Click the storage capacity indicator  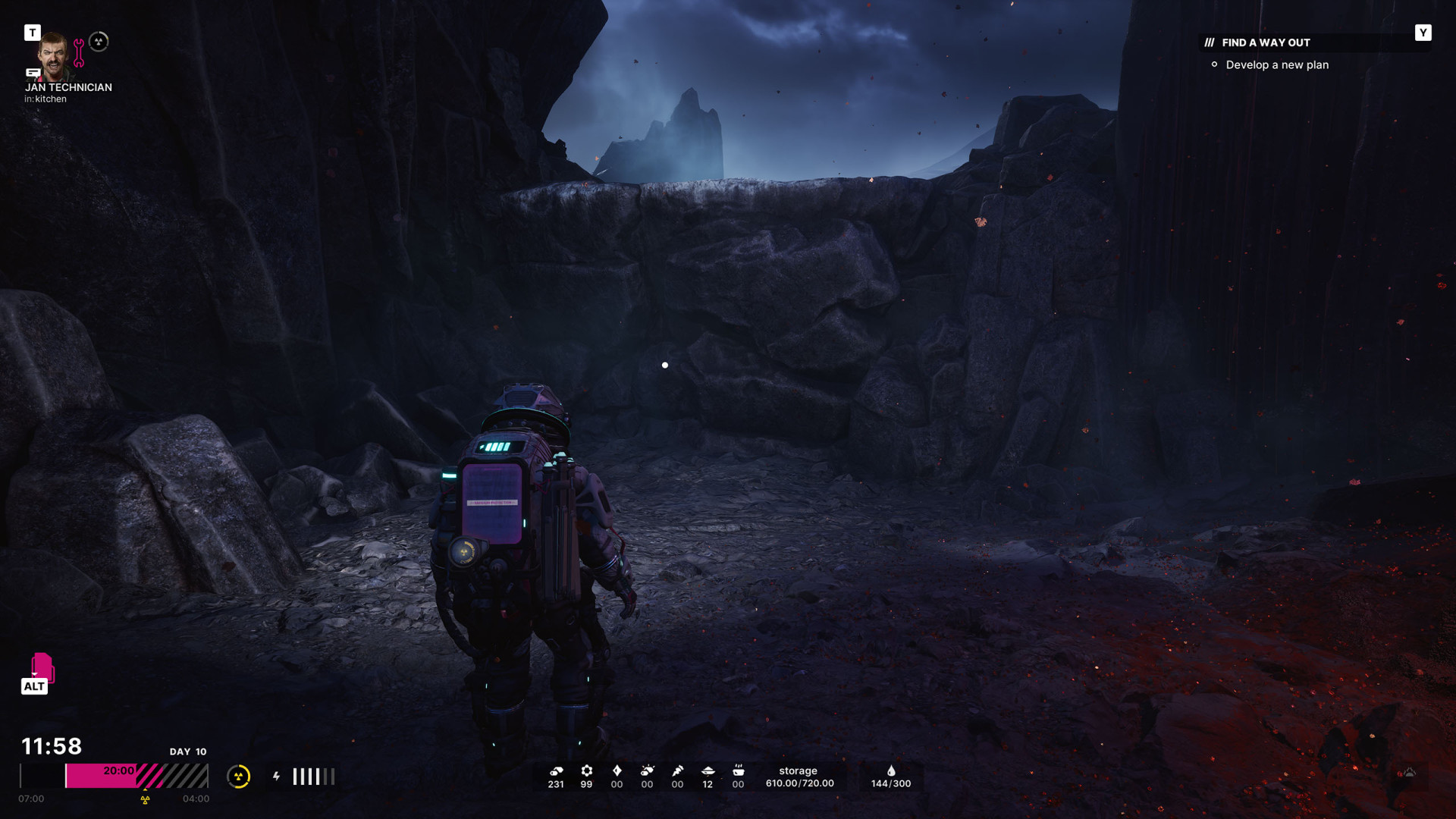[799, 777]
